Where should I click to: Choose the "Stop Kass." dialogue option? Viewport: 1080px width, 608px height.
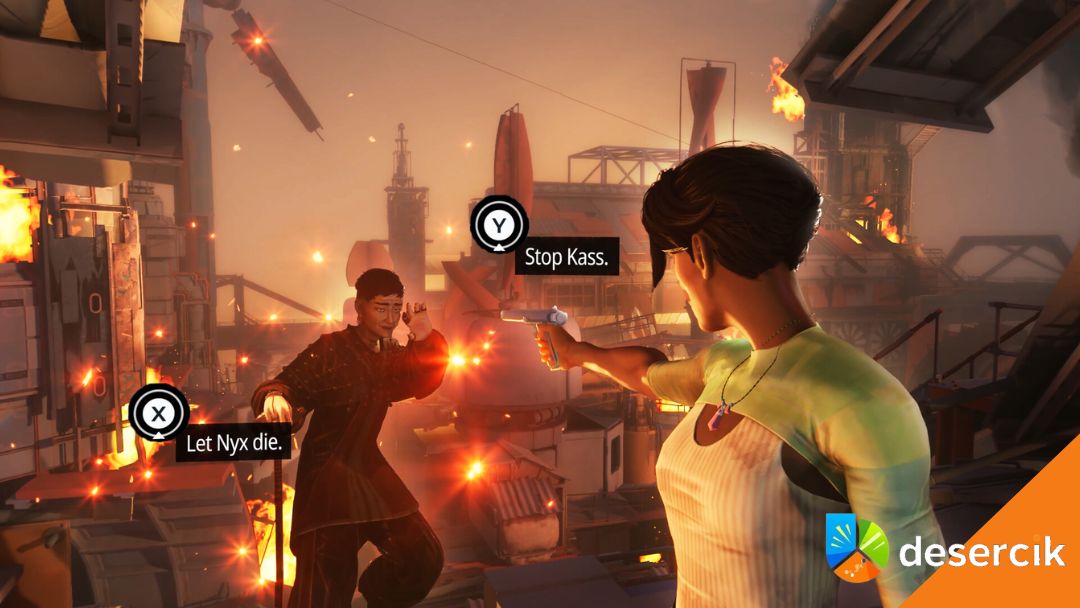pyautogui.click(x=566, y=258)
